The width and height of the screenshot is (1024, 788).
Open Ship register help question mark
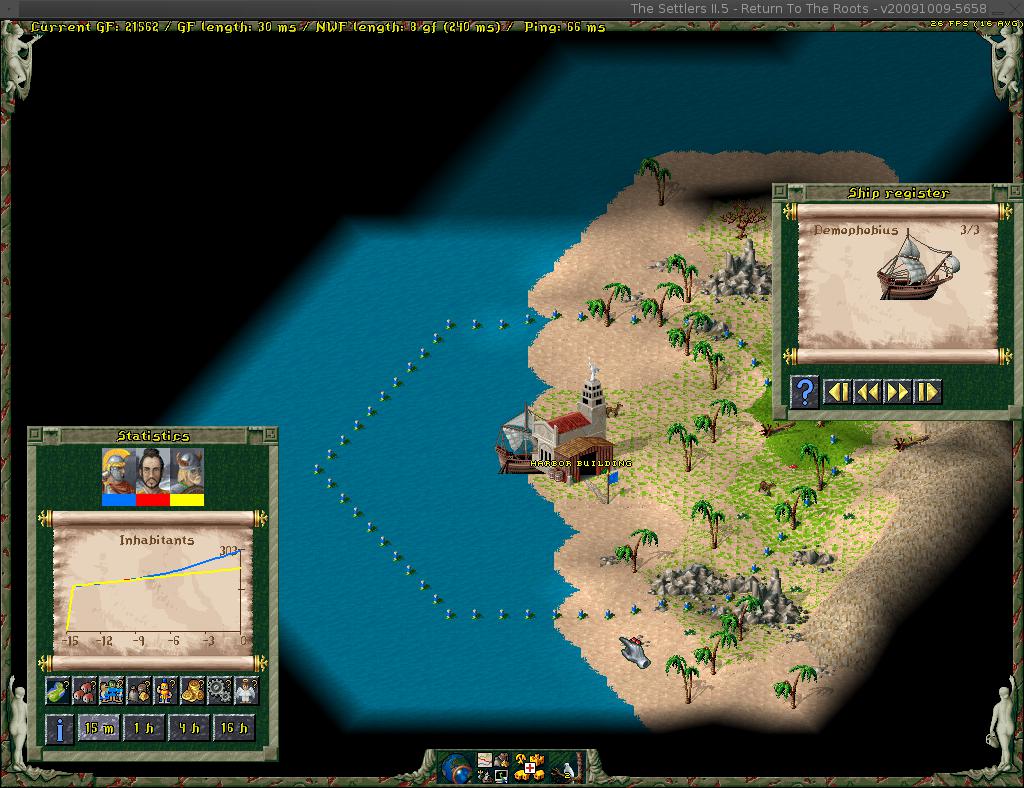[x=804, y=391]
